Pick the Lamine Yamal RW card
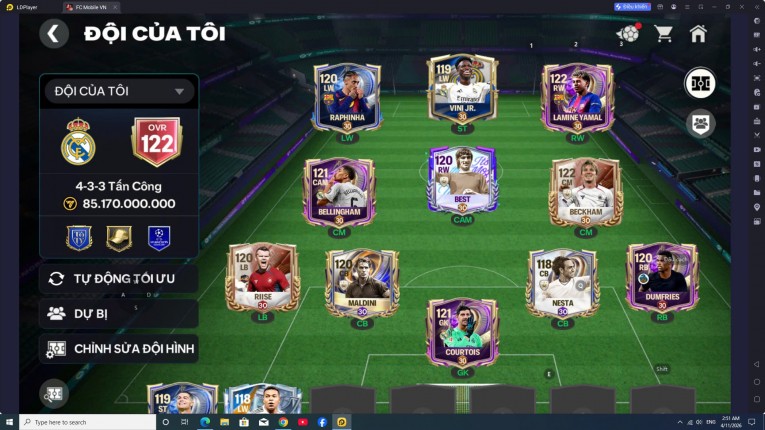This screenshot has height=430, width=765. 576,100
